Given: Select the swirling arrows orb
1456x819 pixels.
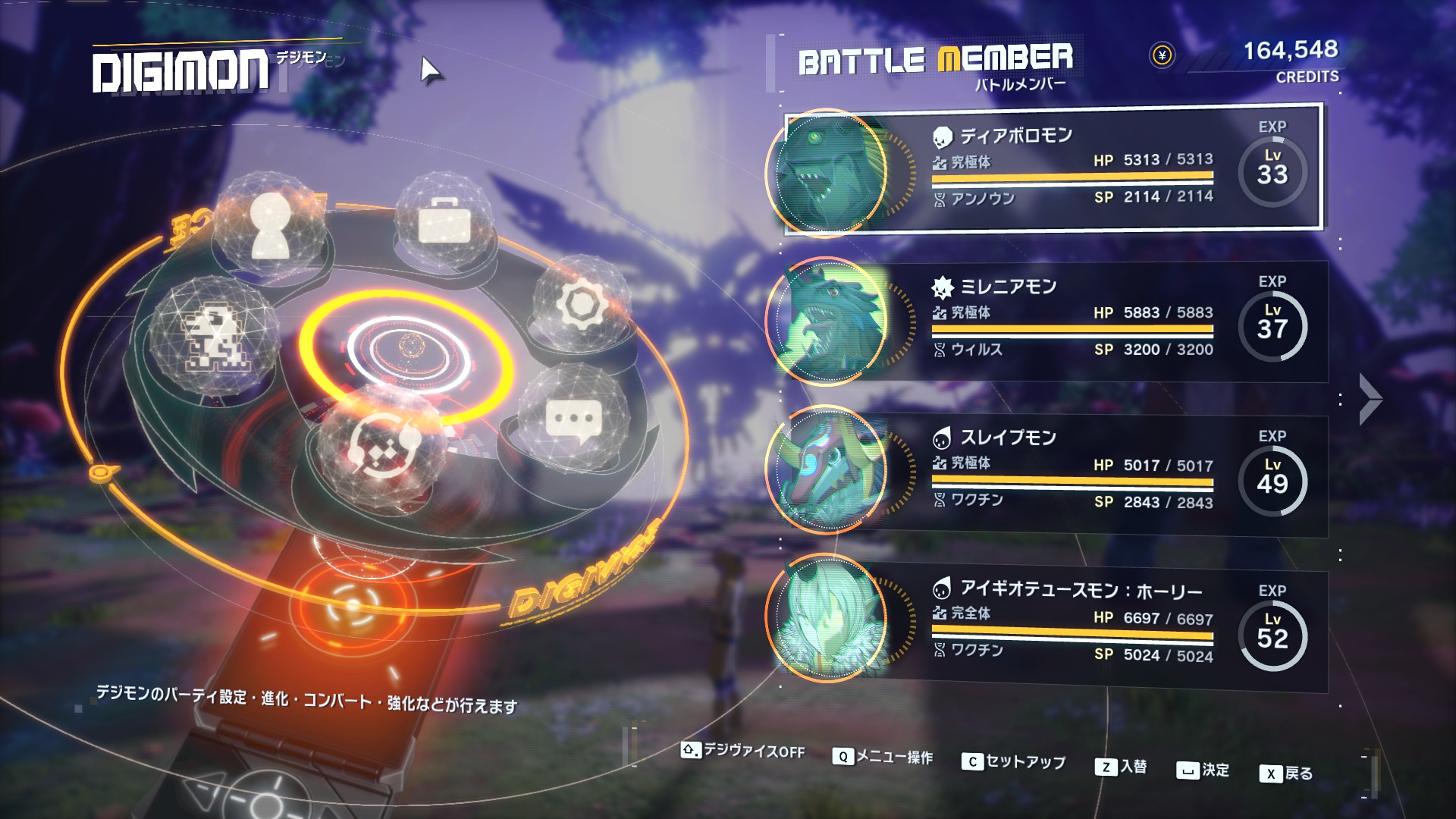Looking at the screenshot, I should point(379,446).
